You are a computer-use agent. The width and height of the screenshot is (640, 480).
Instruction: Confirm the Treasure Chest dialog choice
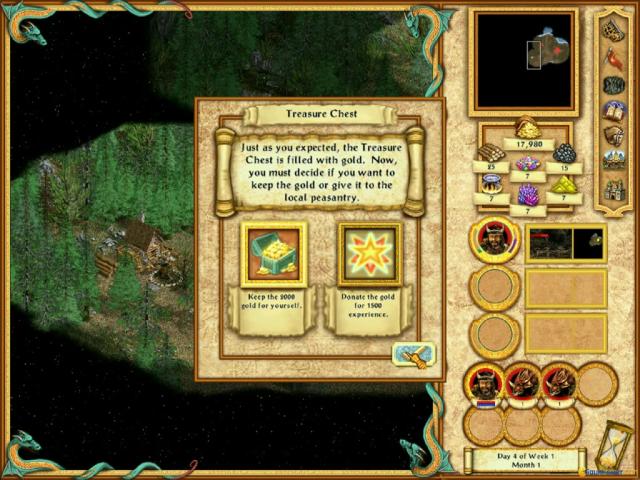[x=413, y=355]
